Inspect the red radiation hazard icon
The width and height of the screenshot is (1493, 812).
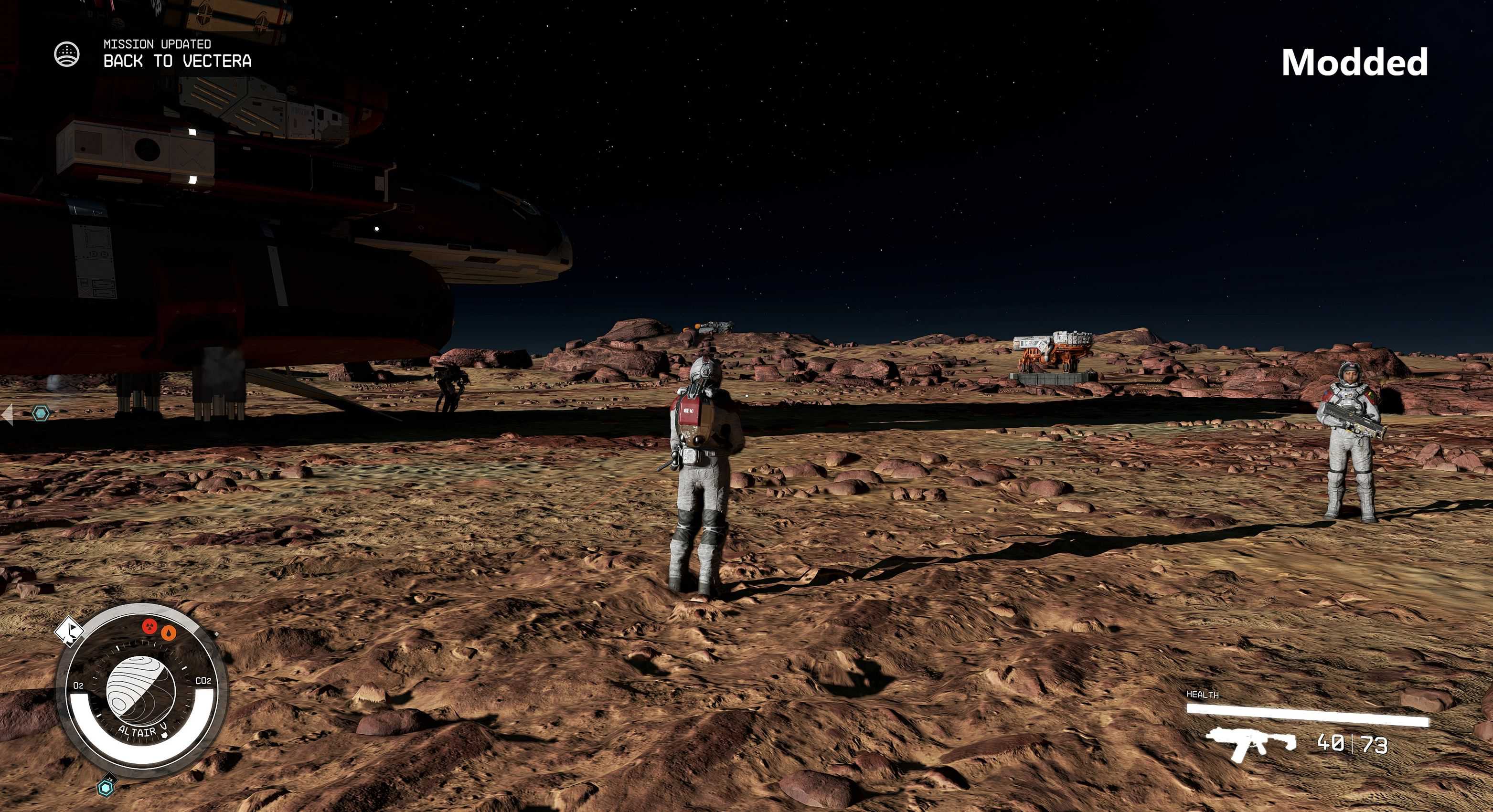pos(149,626)
